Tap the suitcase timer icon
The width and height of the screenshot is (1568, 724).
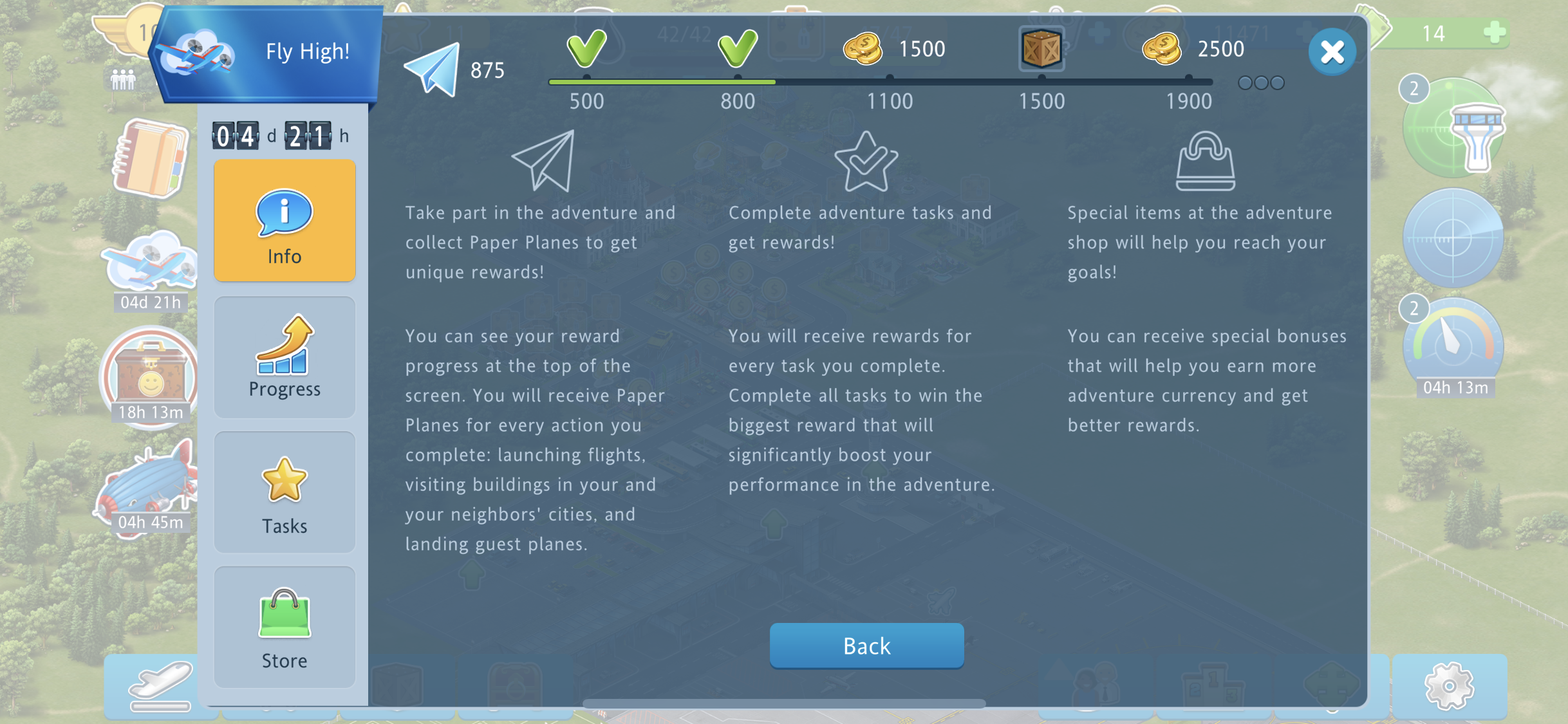point(151,376)
